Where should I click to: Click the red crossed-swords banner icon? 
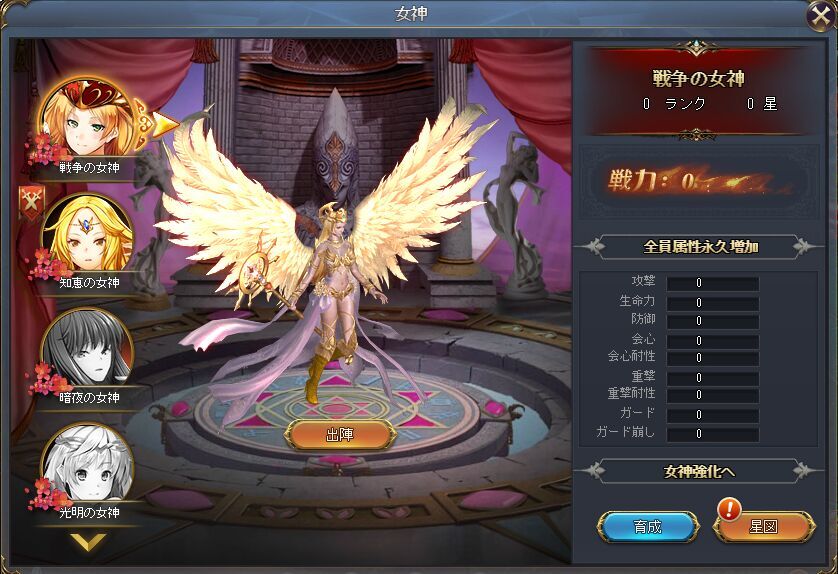(x=31, y=203)
